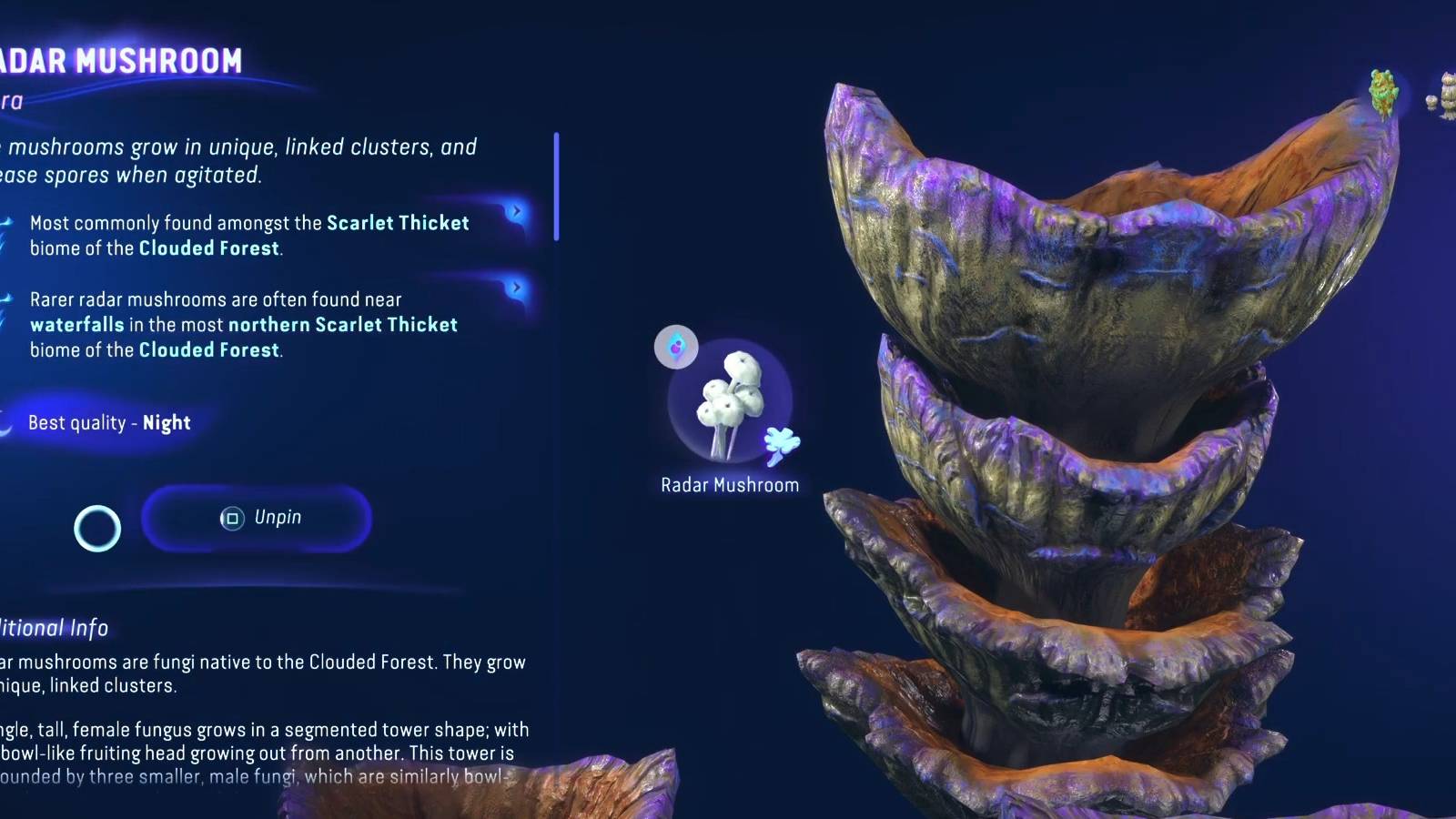This screenshot has width=1456, height=819.
Task: Click the highlighted Clouded Forest text
Action: coord(208,248)
